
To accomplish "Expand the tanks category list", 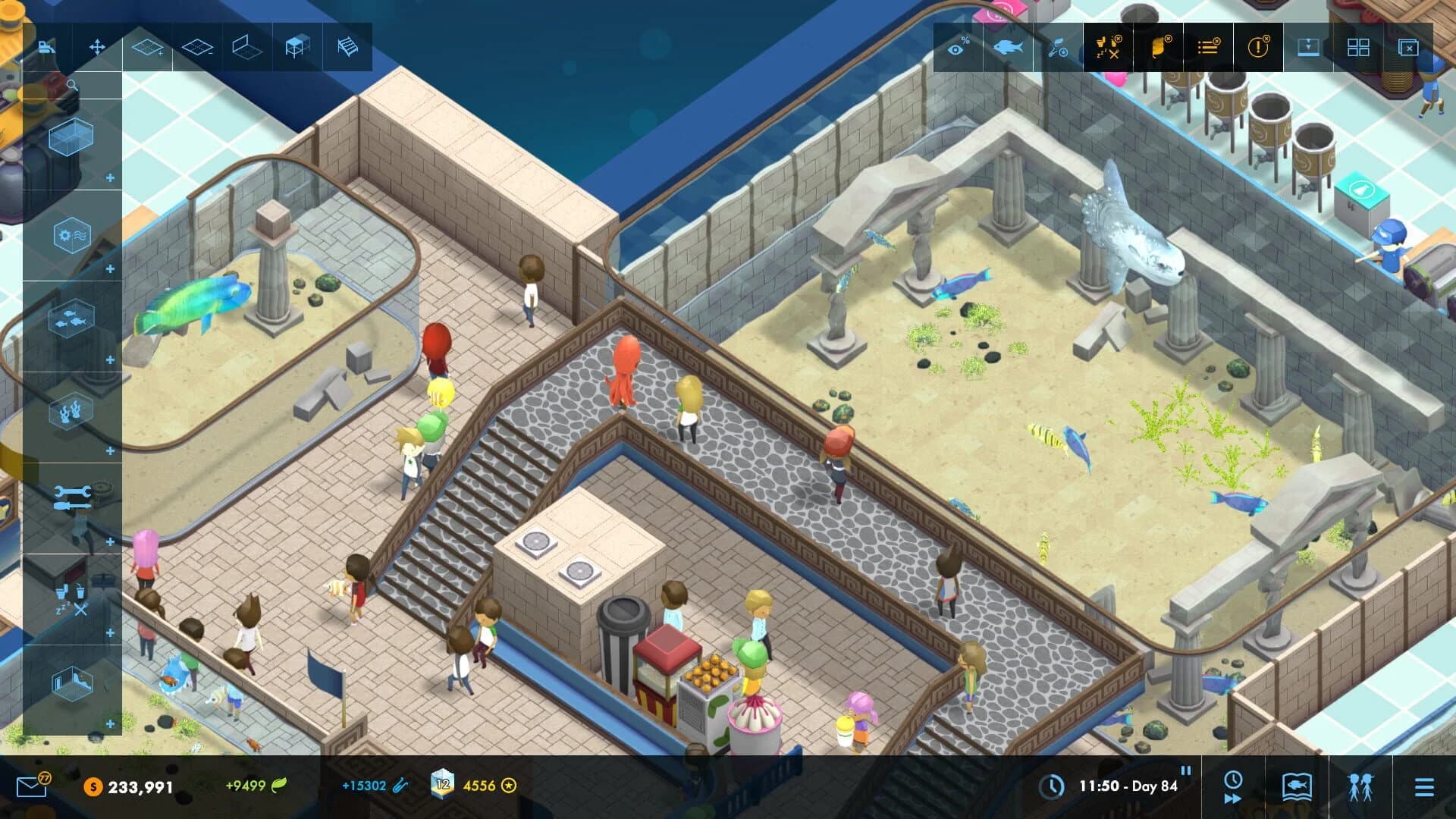I will [108, 176].
